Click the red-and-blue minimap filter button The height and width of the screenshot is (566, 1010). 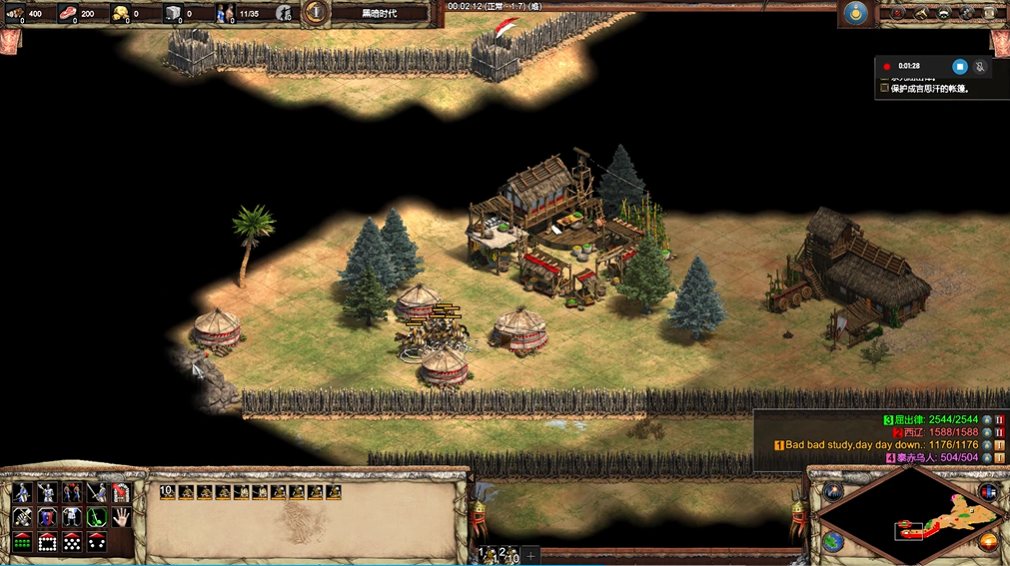[988, 492]
